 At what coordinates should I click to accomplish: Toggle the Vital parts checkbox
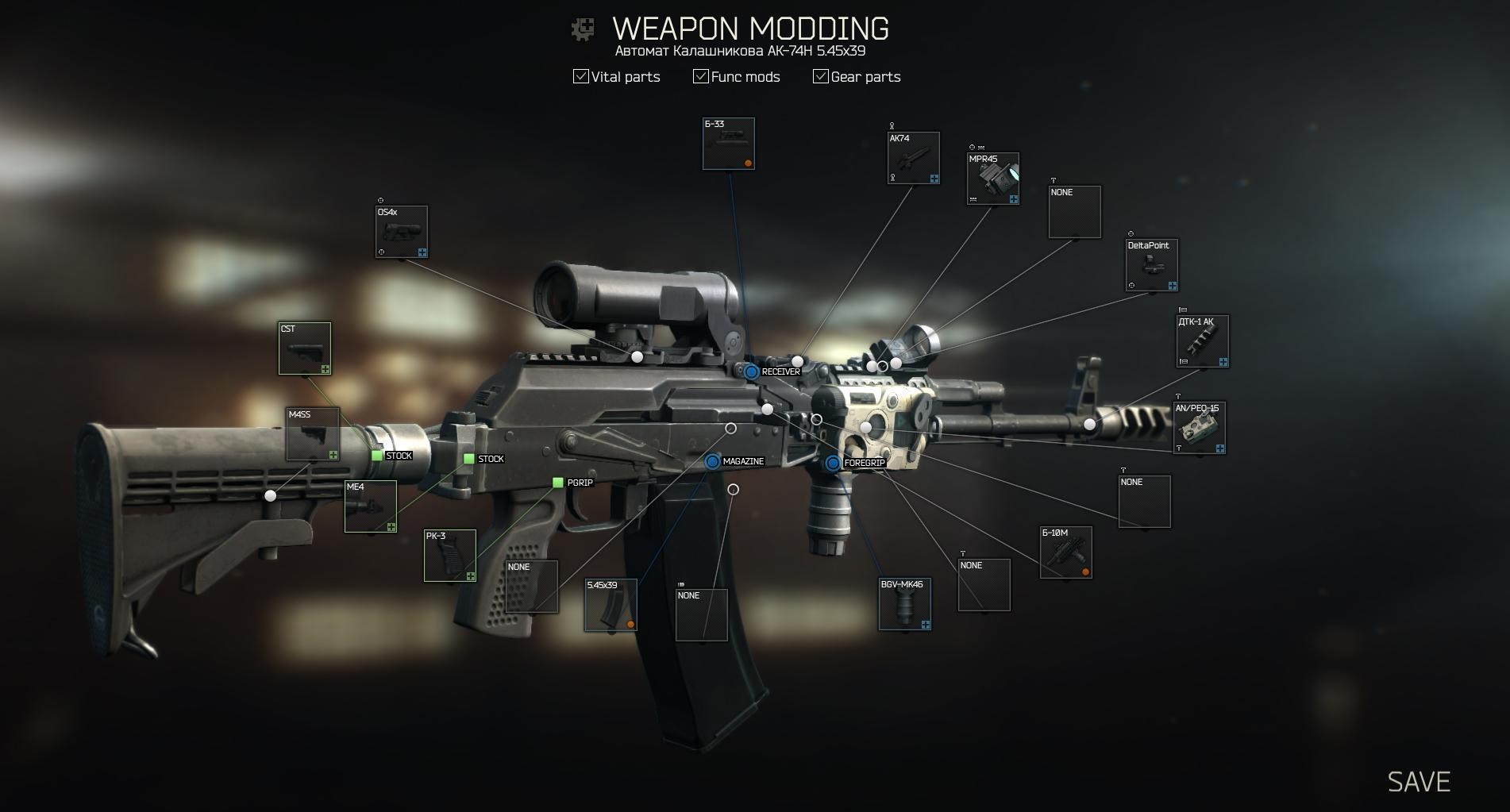tap(581, 76)
